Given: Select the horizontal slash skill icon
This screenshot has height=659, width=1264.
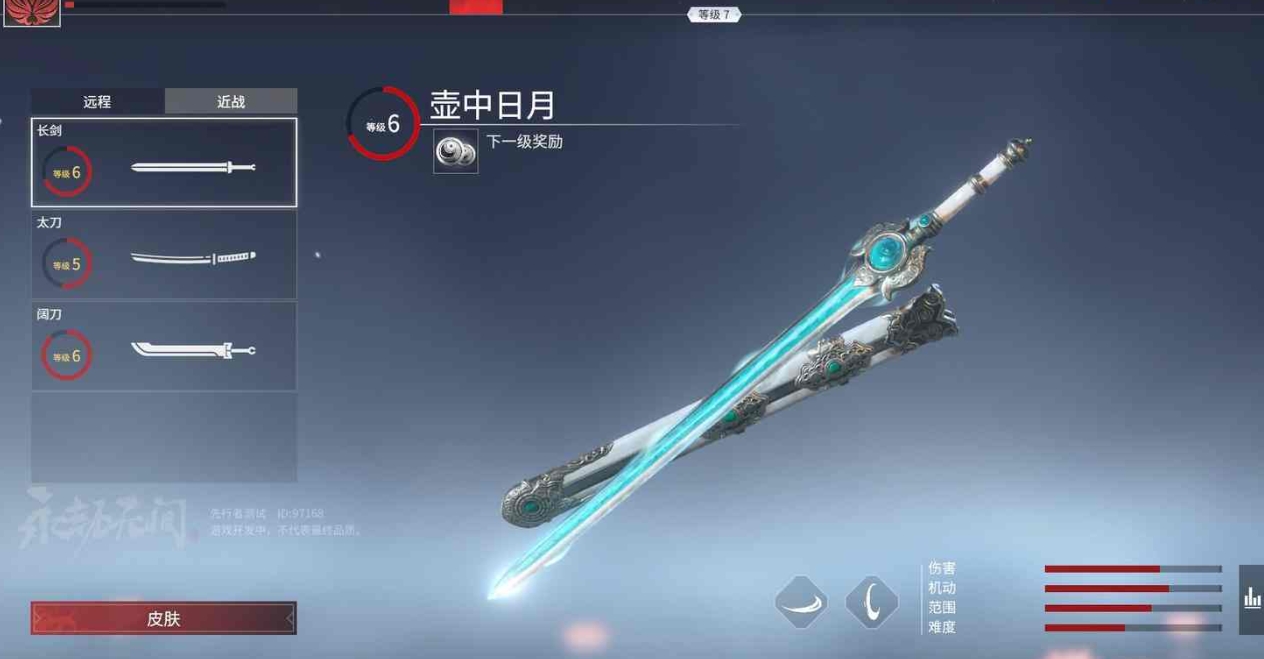Looking at the screenshot, I should pyautogui.click(x=801, y=602).
